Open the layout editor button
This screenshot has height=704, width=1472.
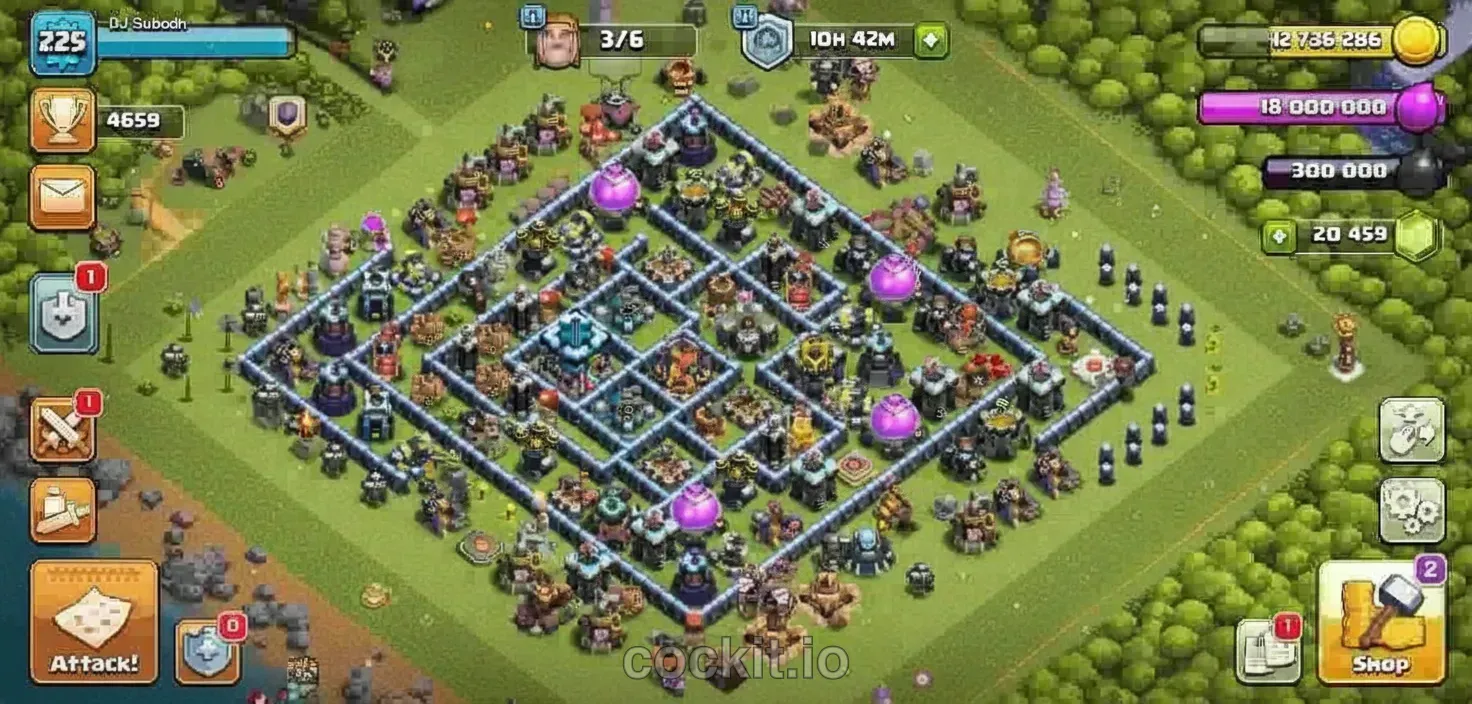pos(1412,430)
